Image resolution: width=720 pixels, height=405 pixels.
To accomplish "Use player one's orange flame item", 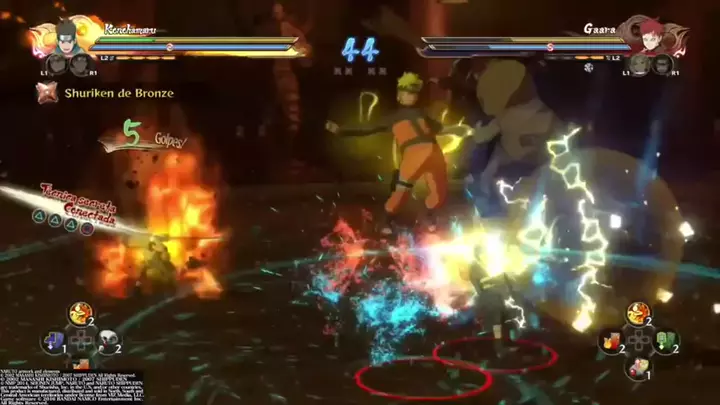I will [80, 315].
